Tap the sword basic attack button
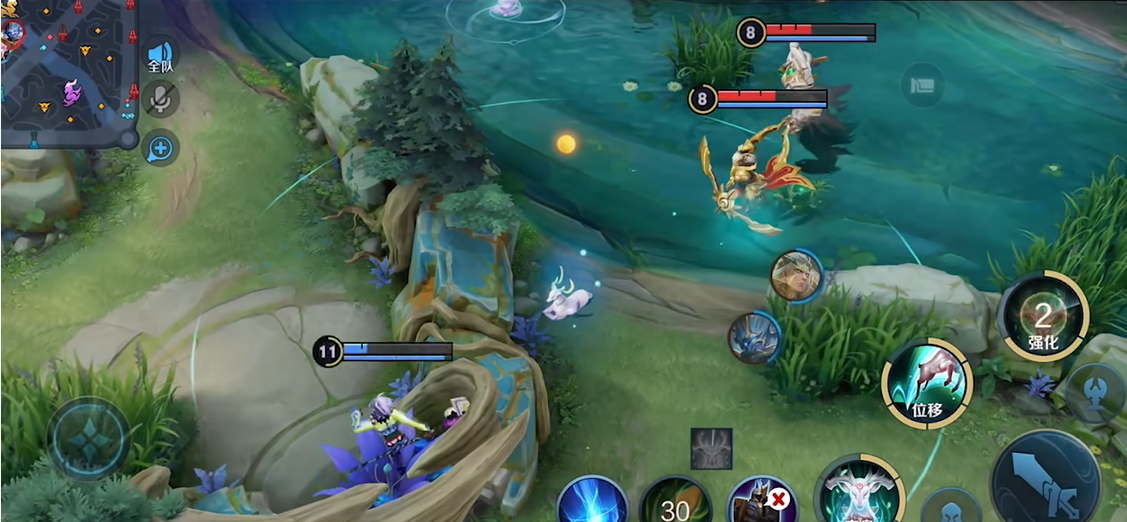This screenshot has height=522, width=1127. point(1047,481)
